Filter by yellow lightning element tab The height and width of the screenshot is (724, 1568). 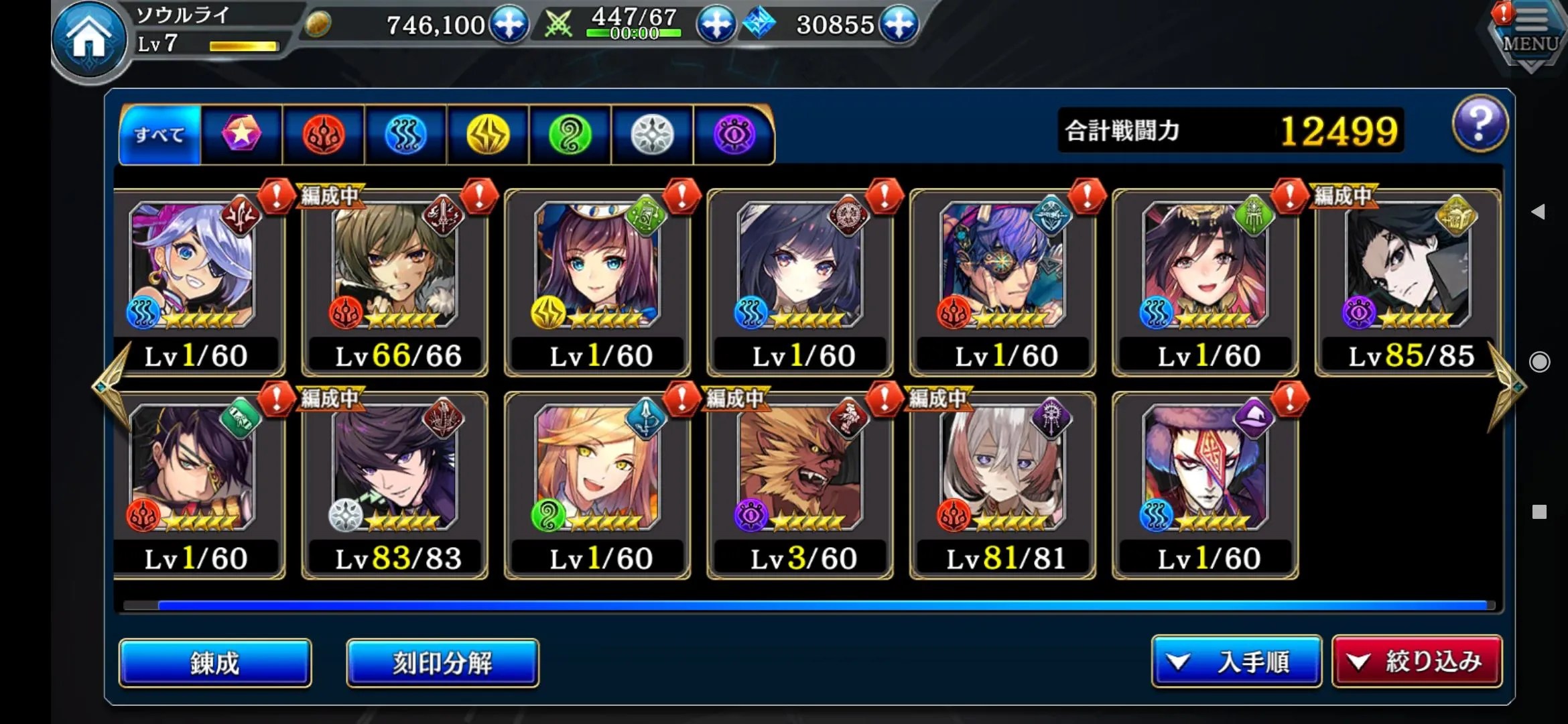click(488, 135)
